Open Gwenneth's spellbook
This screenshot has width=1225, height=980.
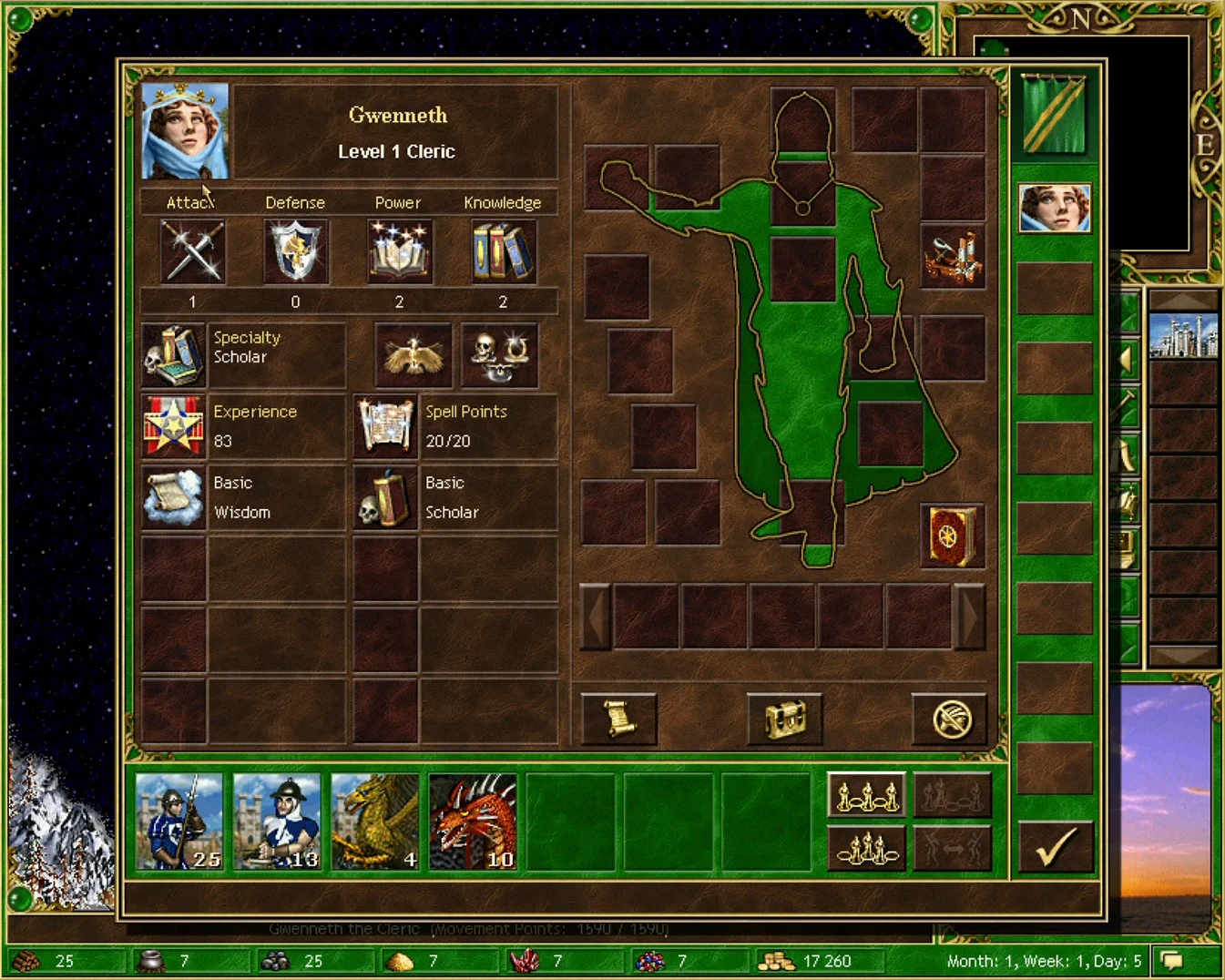953,536
